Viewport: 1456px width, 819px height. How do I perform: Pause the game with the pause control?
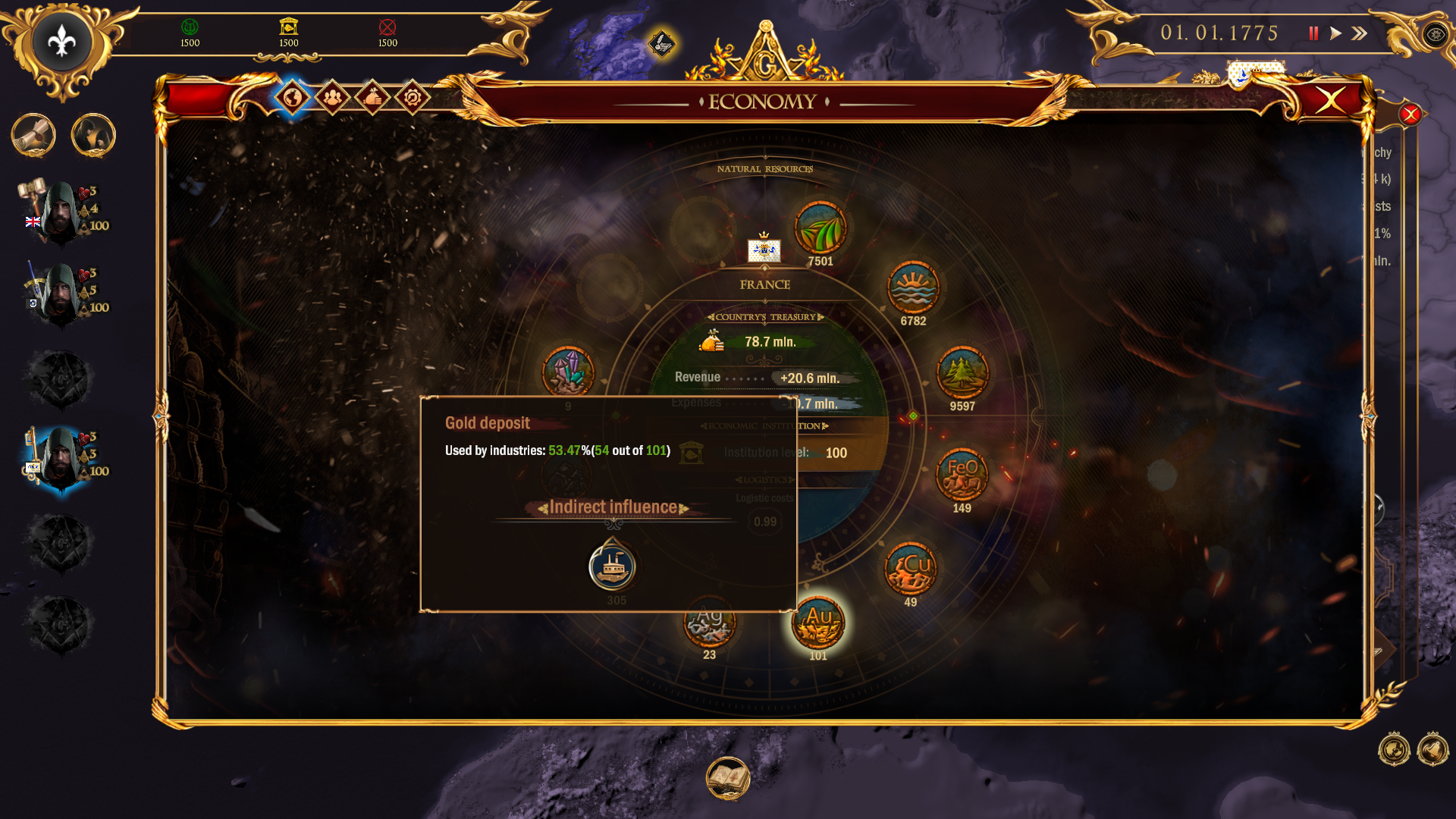point(1313,33)
